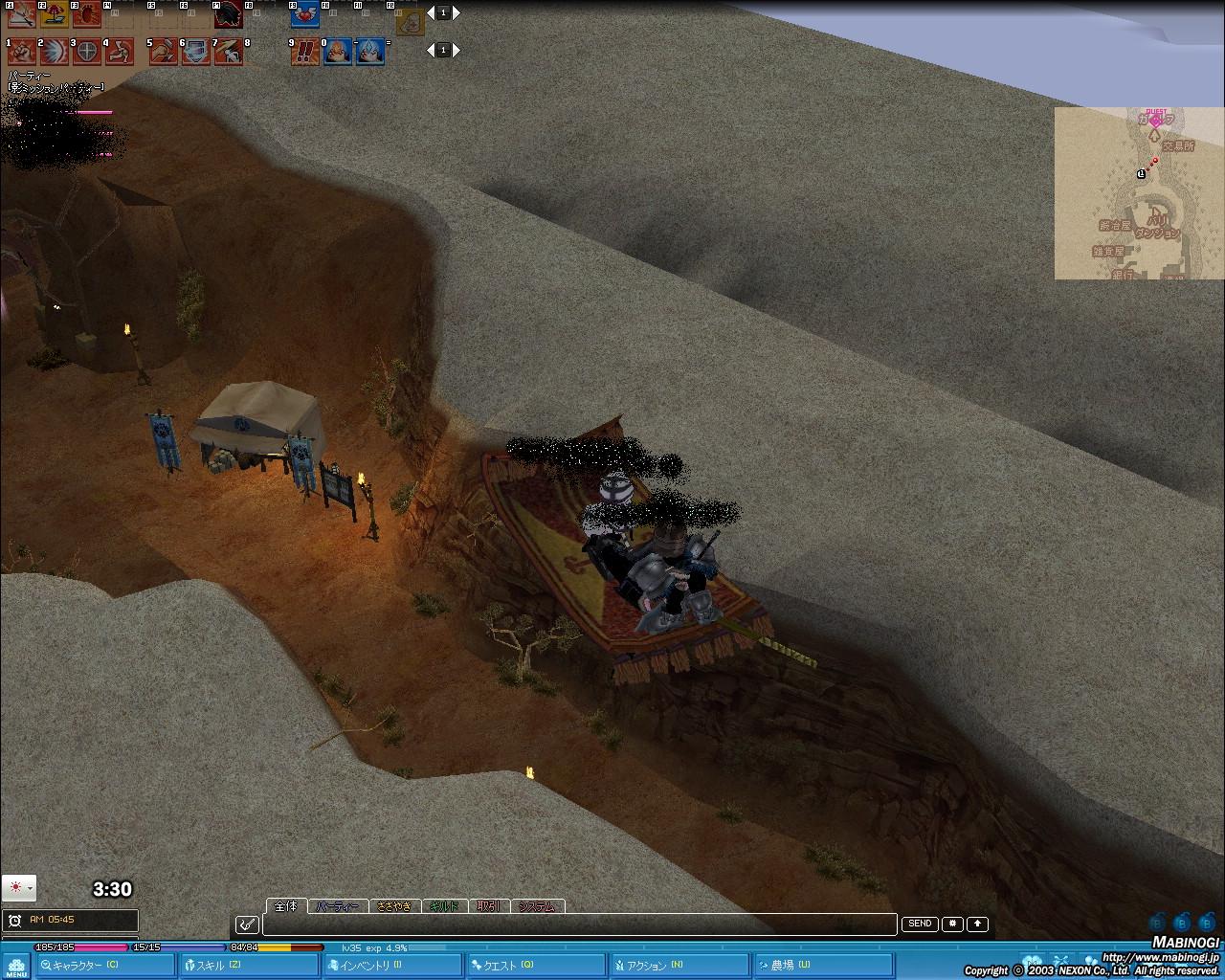Image resolution: width=1225 pixels, height=980 pixels.
Task: Activate the winged heart skill on F9
Action: pos(304,16)
